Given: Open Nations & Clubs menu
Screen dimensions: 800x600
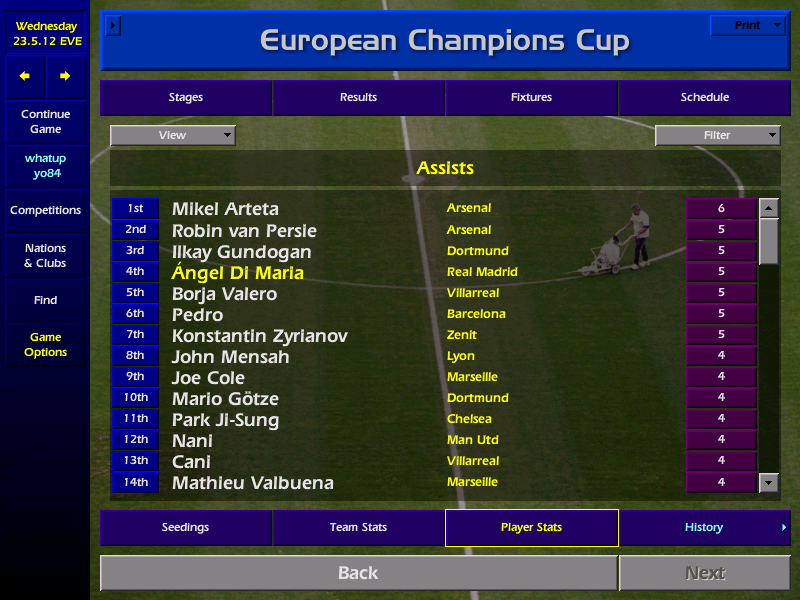Looking at the screenshot, I should [45, 256].
